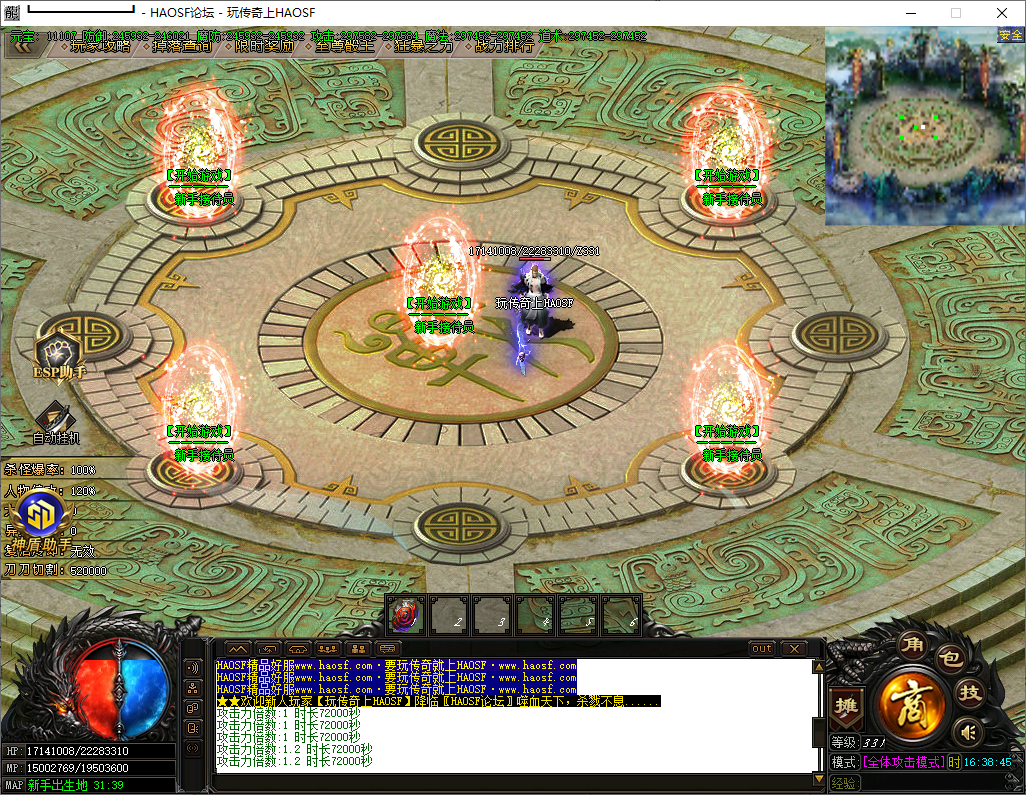Open the 包 bag inventory button
This screenshot has width=1026, height=795.
(x=951, y=660)
